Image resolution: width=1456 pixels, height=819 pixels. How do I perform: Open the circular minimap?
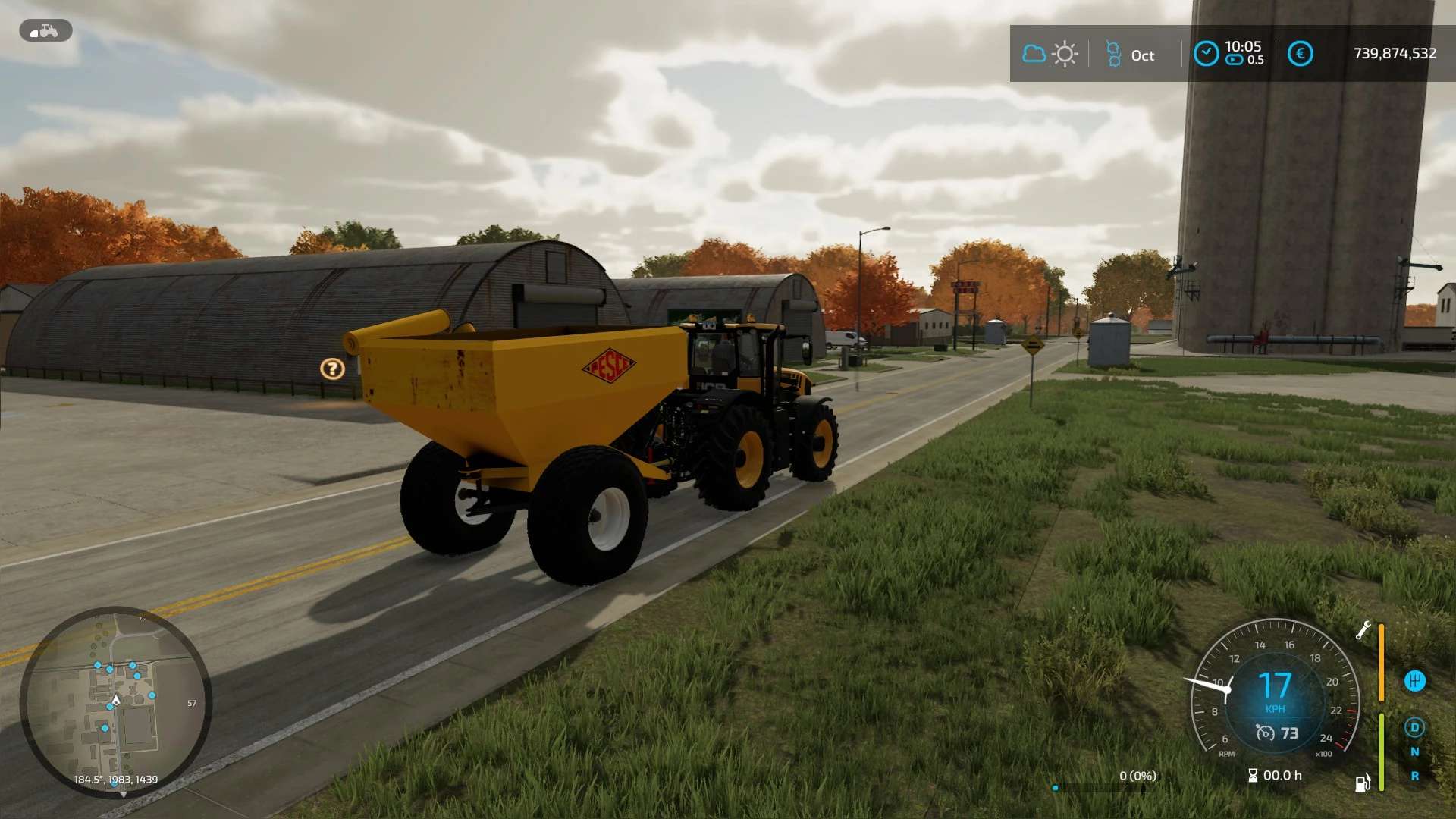(115, 701)
